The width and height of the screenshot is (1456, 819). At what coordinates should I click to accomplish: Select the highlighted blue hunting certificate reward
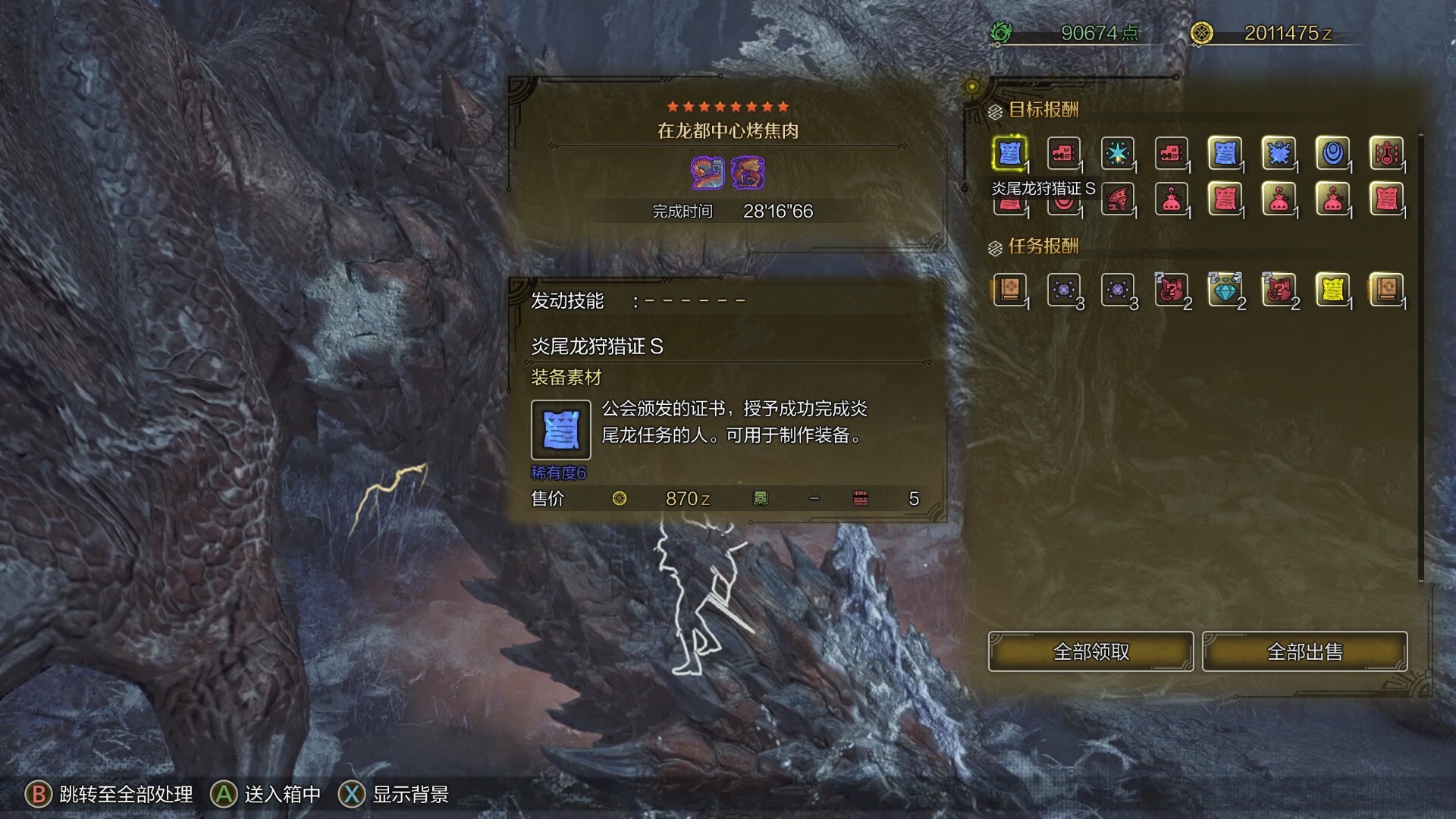pos(1009,153)
